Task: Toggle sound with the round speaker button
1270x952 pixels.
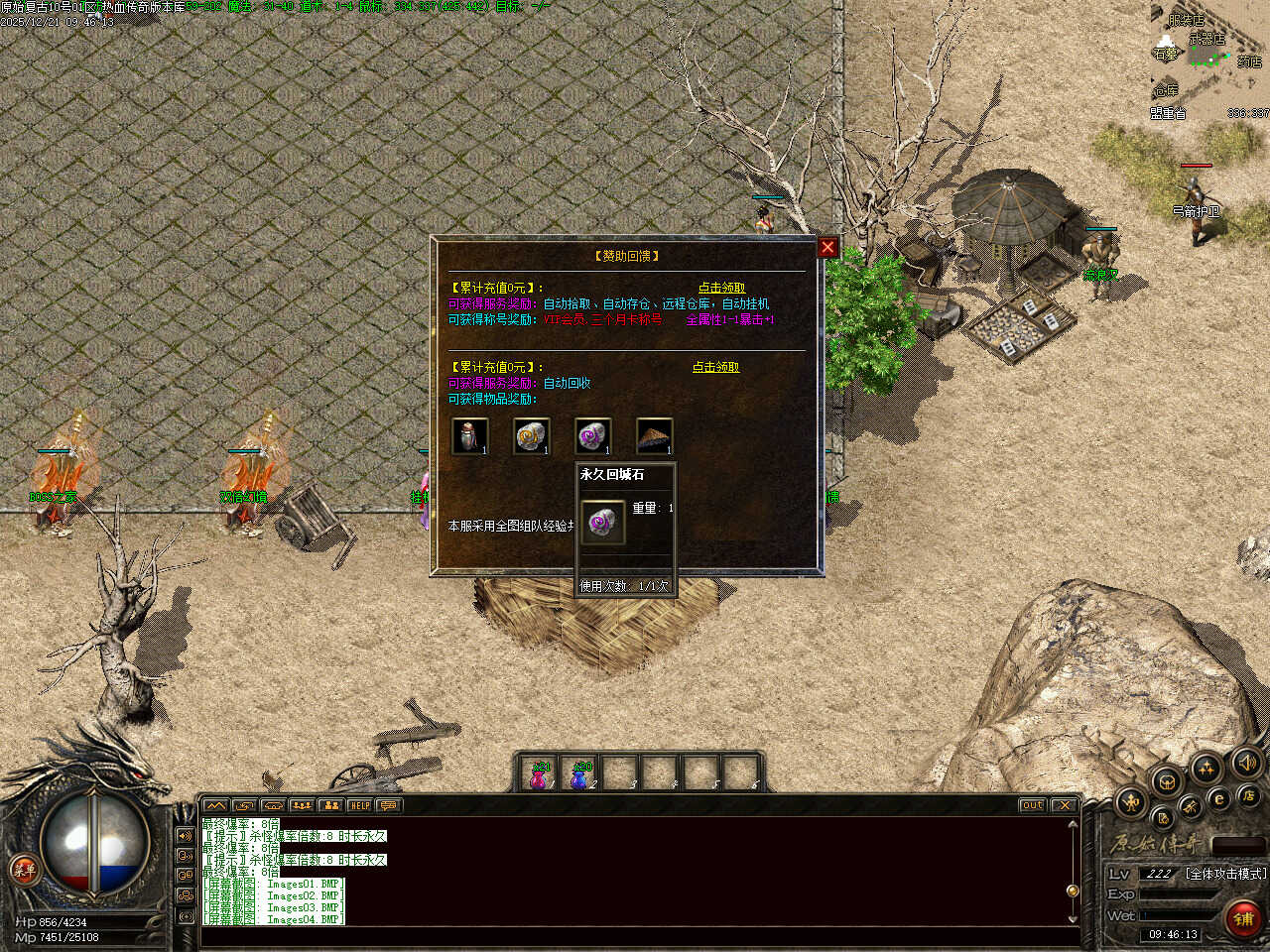Action: coord(1245,762)
